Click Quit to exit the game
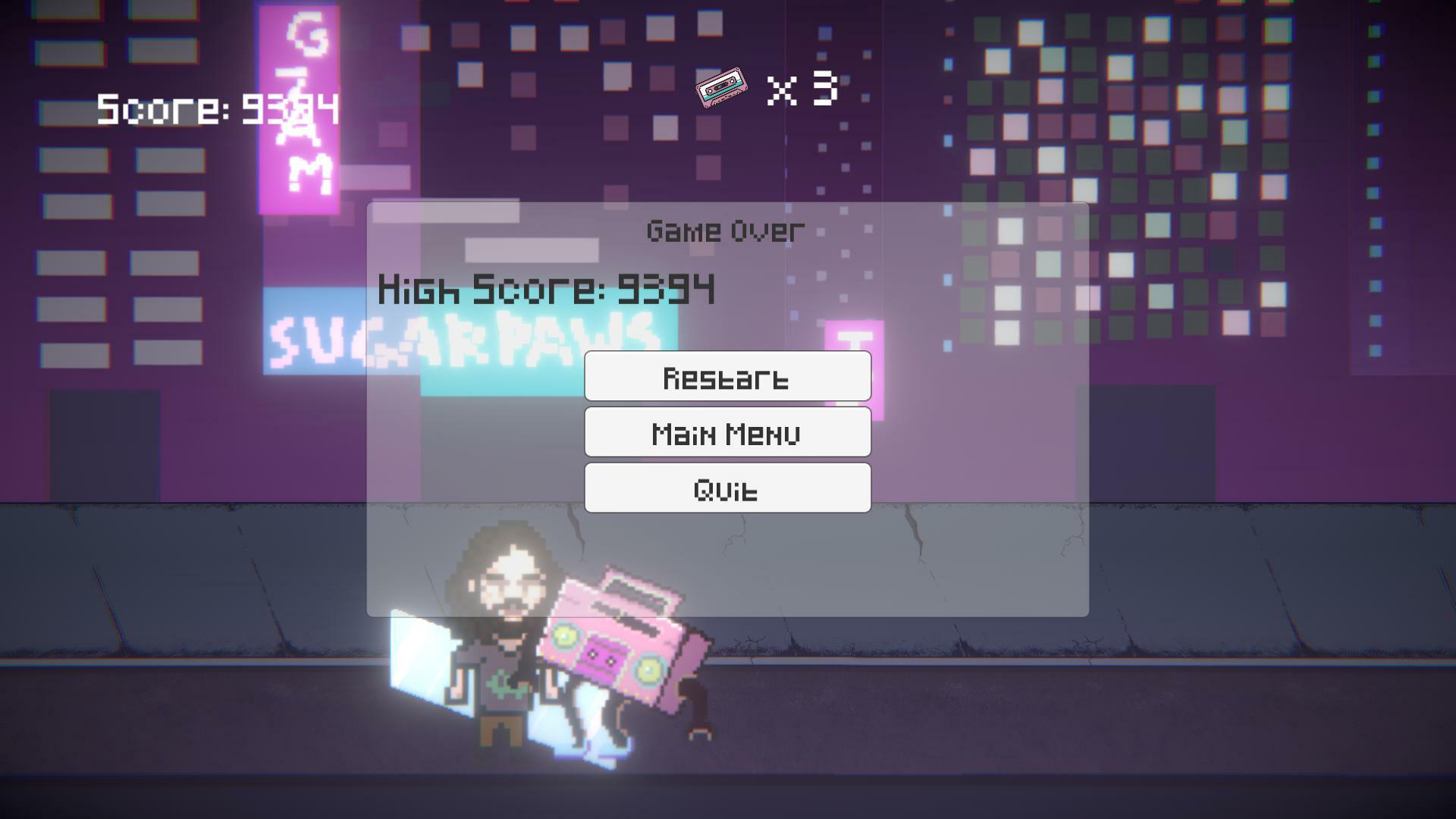 point(726,488)
